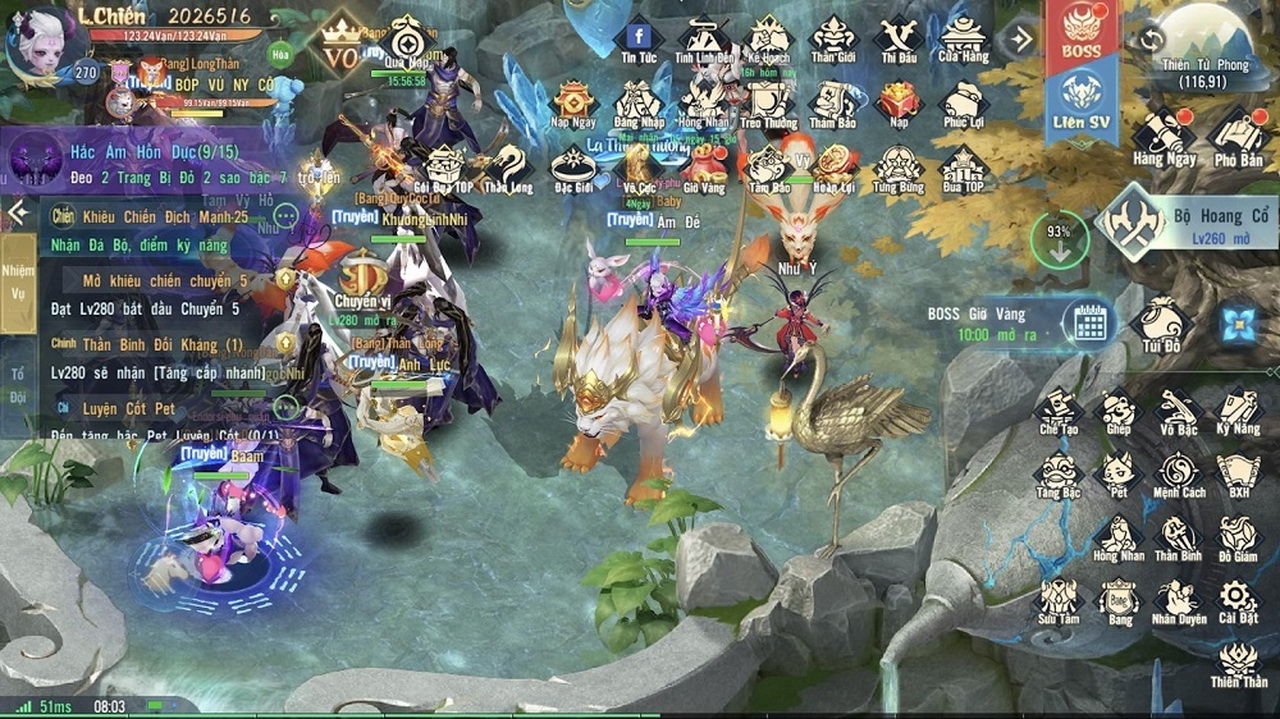Open Hàng Ngày daily activities
The width and height of the screenshot is (1280, 719).
coord(1164,136)
